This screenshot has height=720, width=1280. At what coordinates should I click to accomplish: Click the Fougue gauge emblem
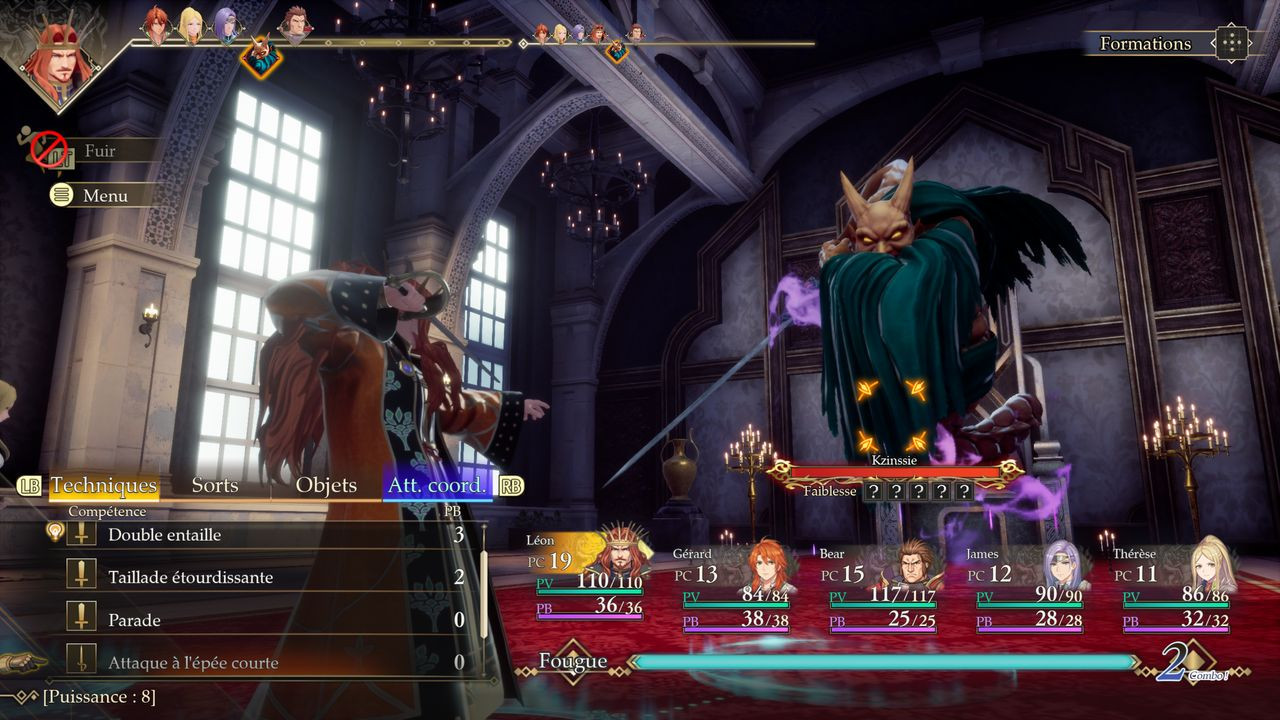(x=573, y=661)
